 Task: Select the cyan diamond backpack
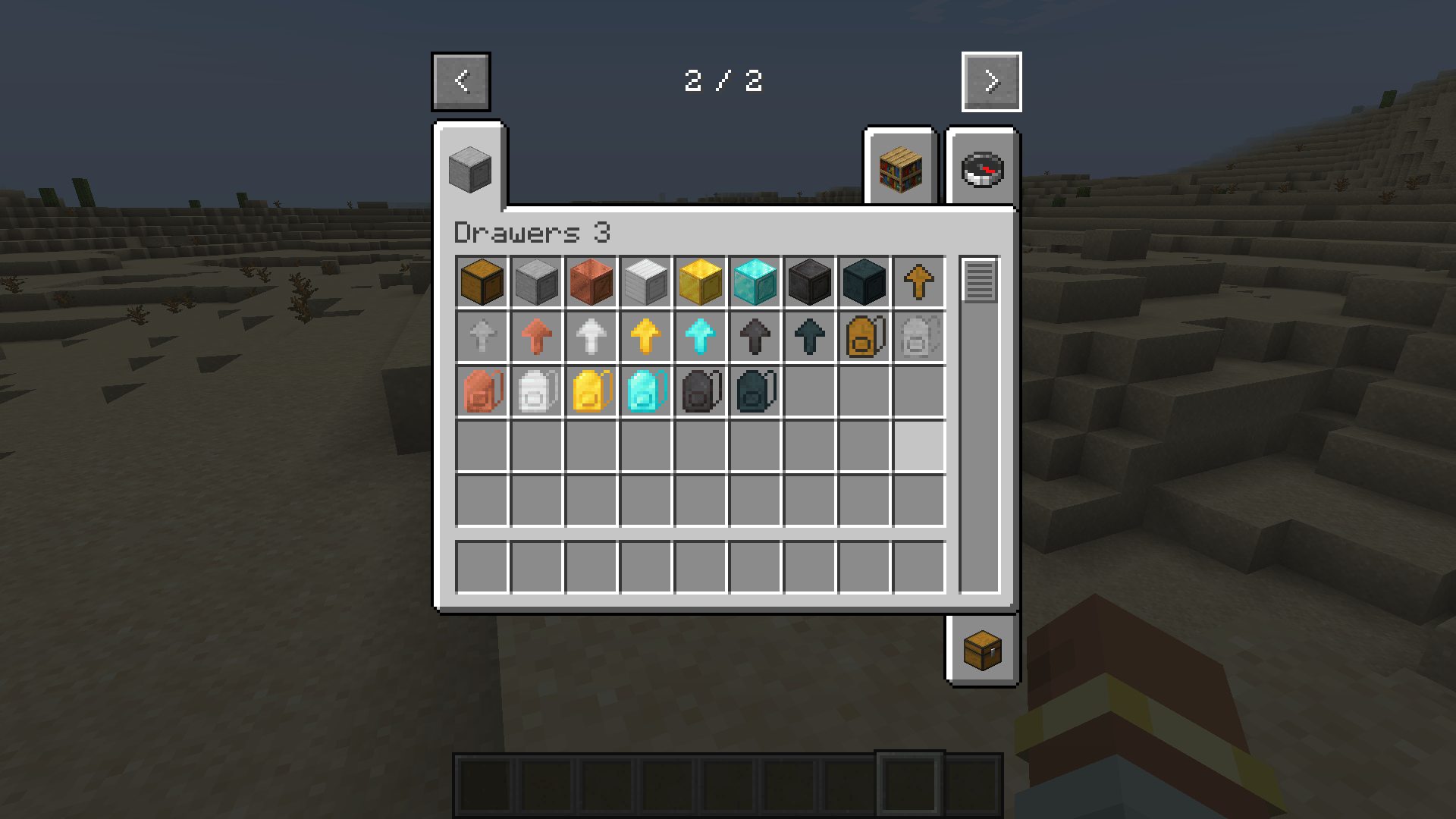tap(645, 391)
